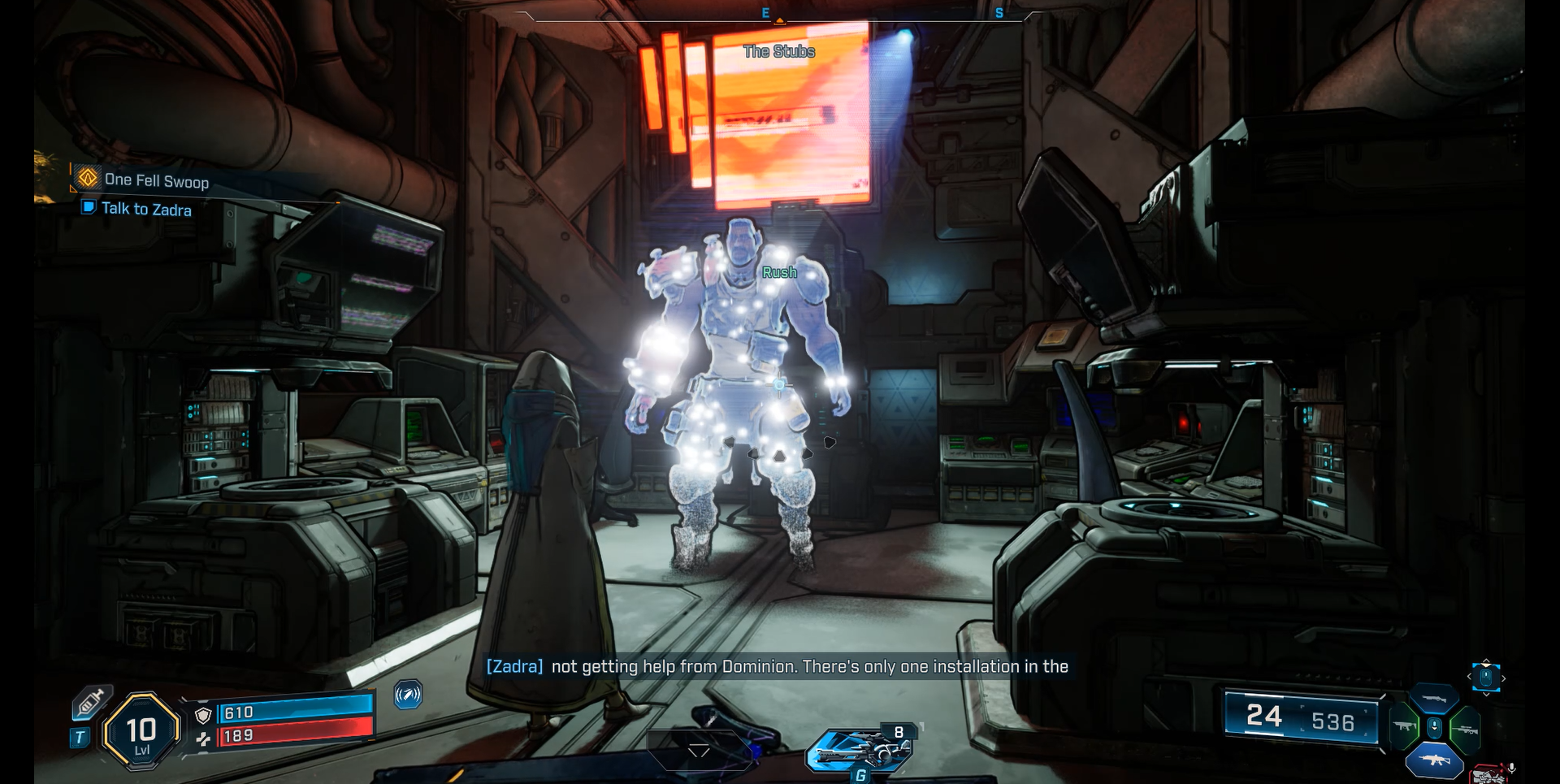Activate the bullet signal skill icon
This screenshot has width=1560, height=784.
[408, 695]
